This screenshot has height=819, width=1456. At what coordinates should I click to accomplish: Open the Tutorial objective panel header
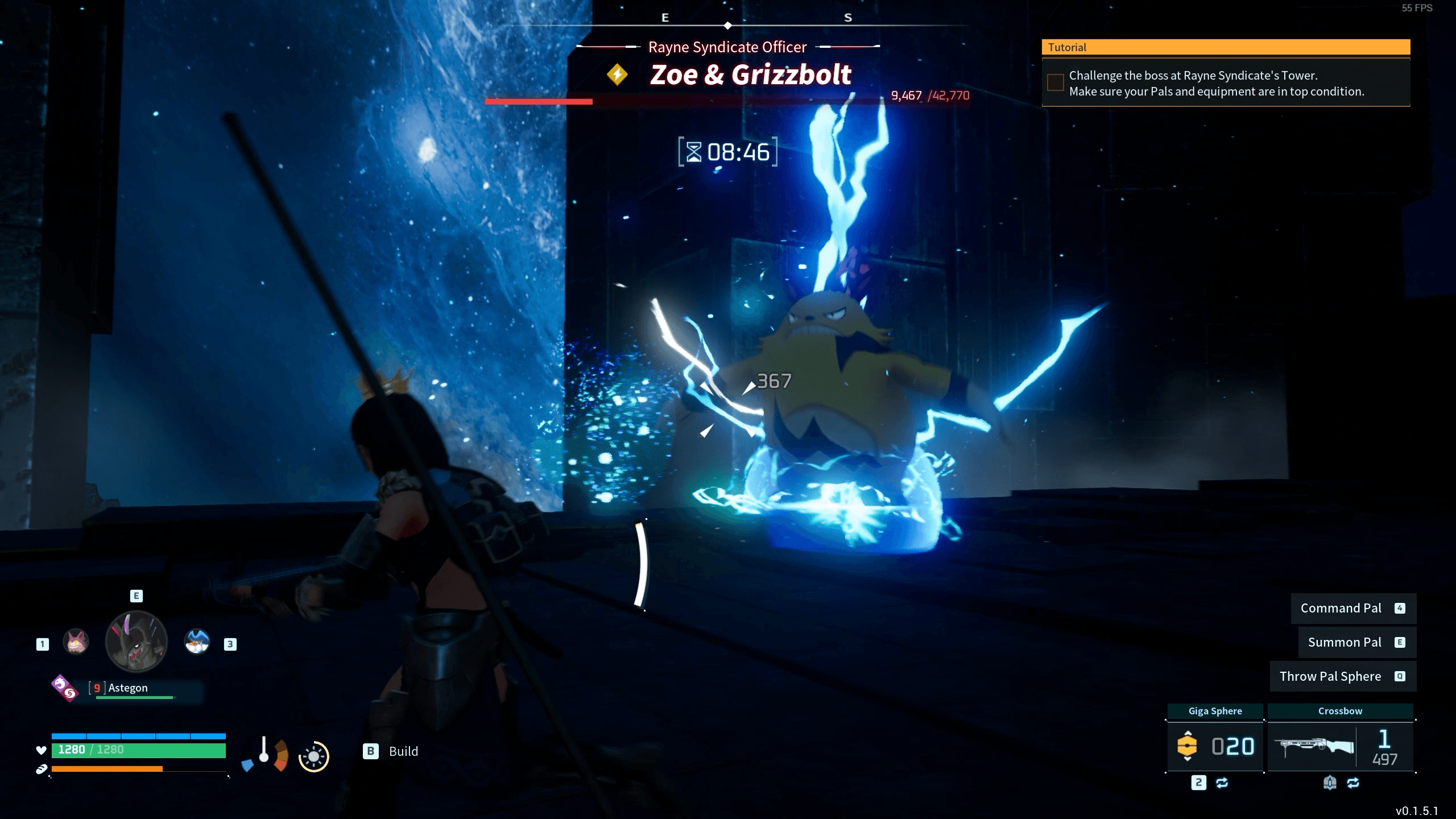pyautogui.click(x=1226, y=47)
